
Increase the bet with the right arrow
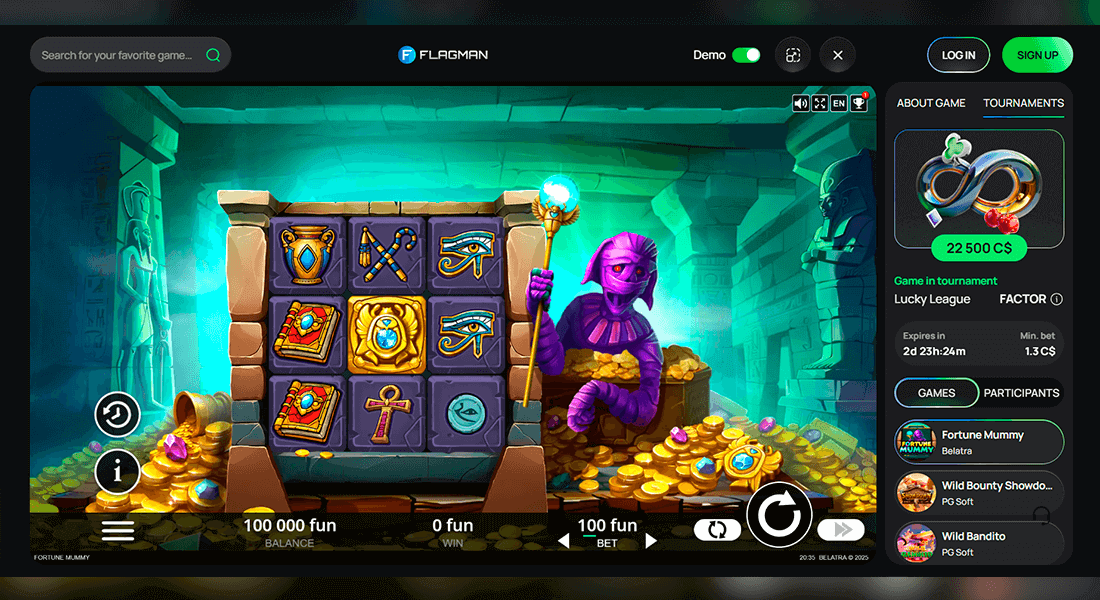651,541
